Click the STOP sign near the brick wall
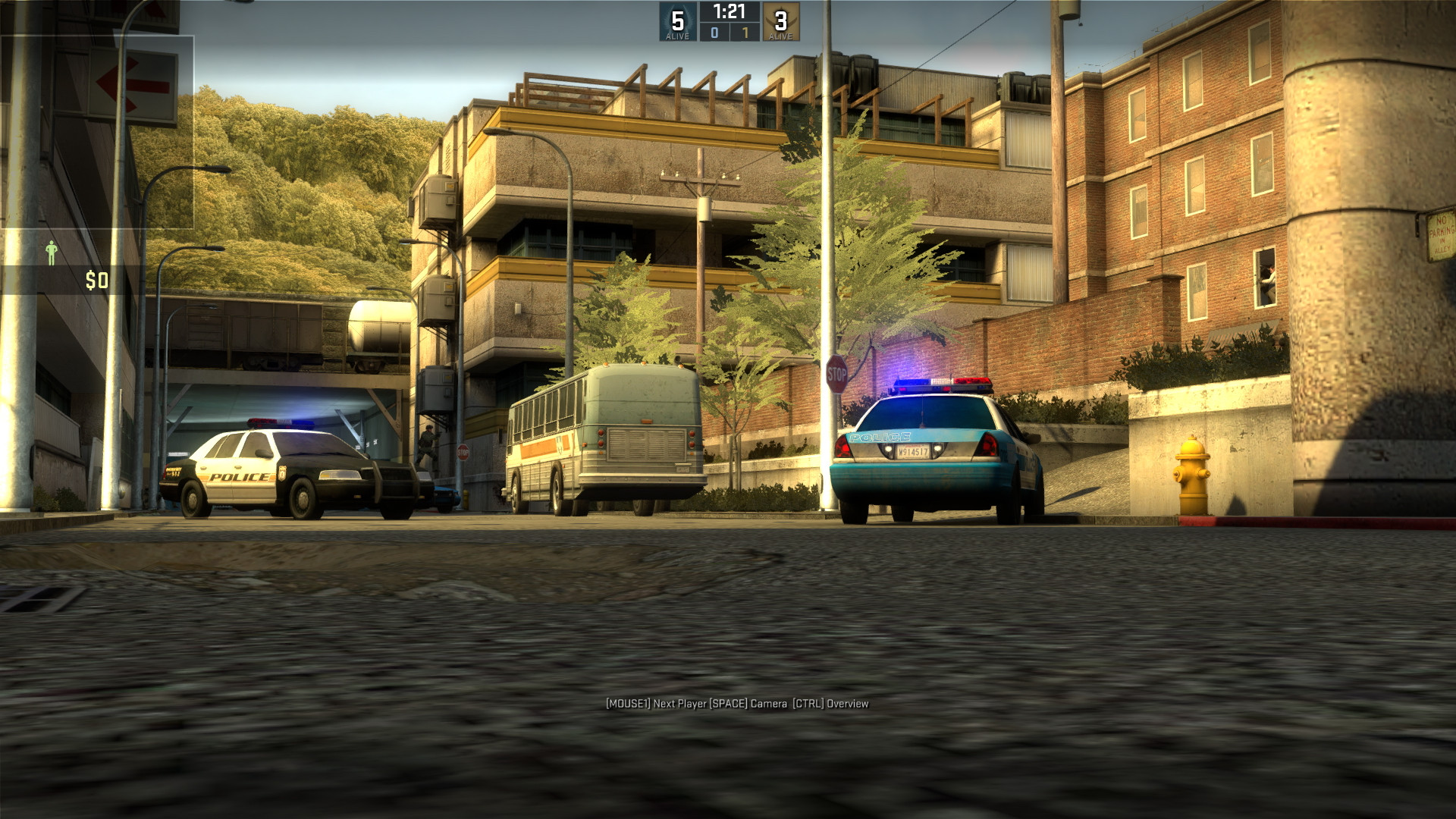The height and width of the screenshot is (819, 1456). coord(837,373)
